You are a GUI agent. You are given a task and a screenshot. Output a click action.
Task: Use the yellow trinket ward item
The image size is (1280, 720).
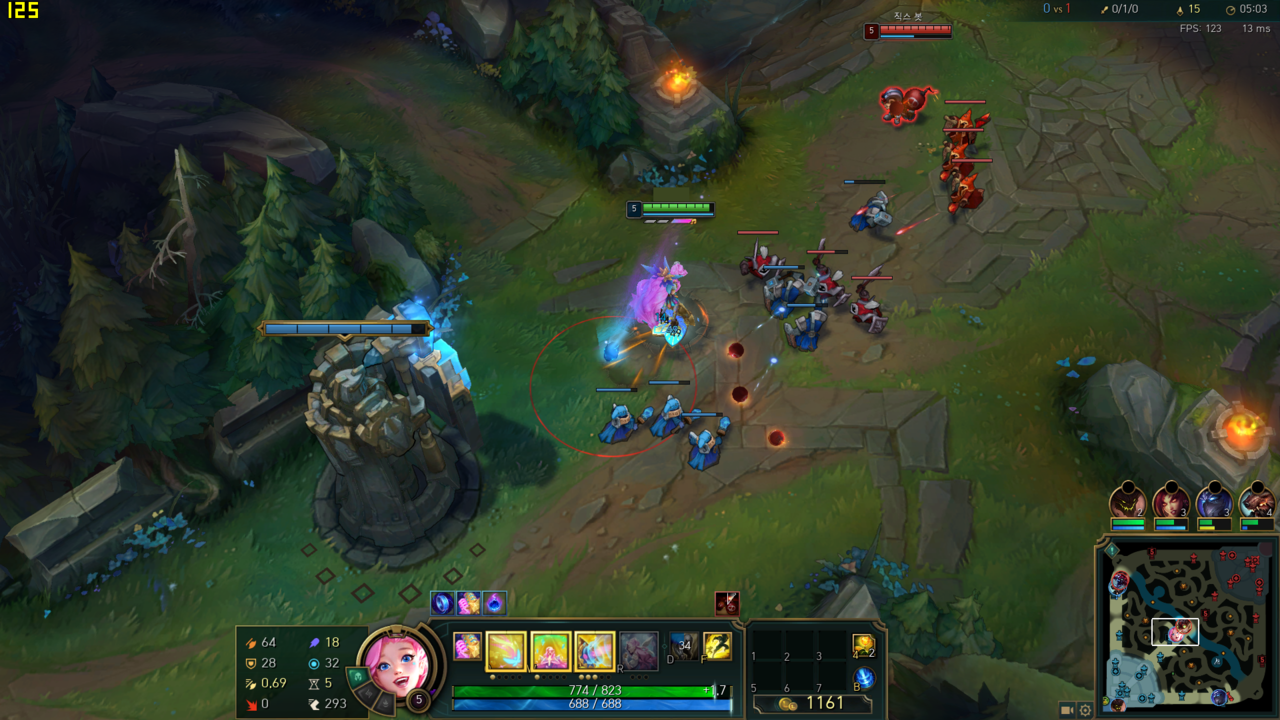click(x=863, y=646)
